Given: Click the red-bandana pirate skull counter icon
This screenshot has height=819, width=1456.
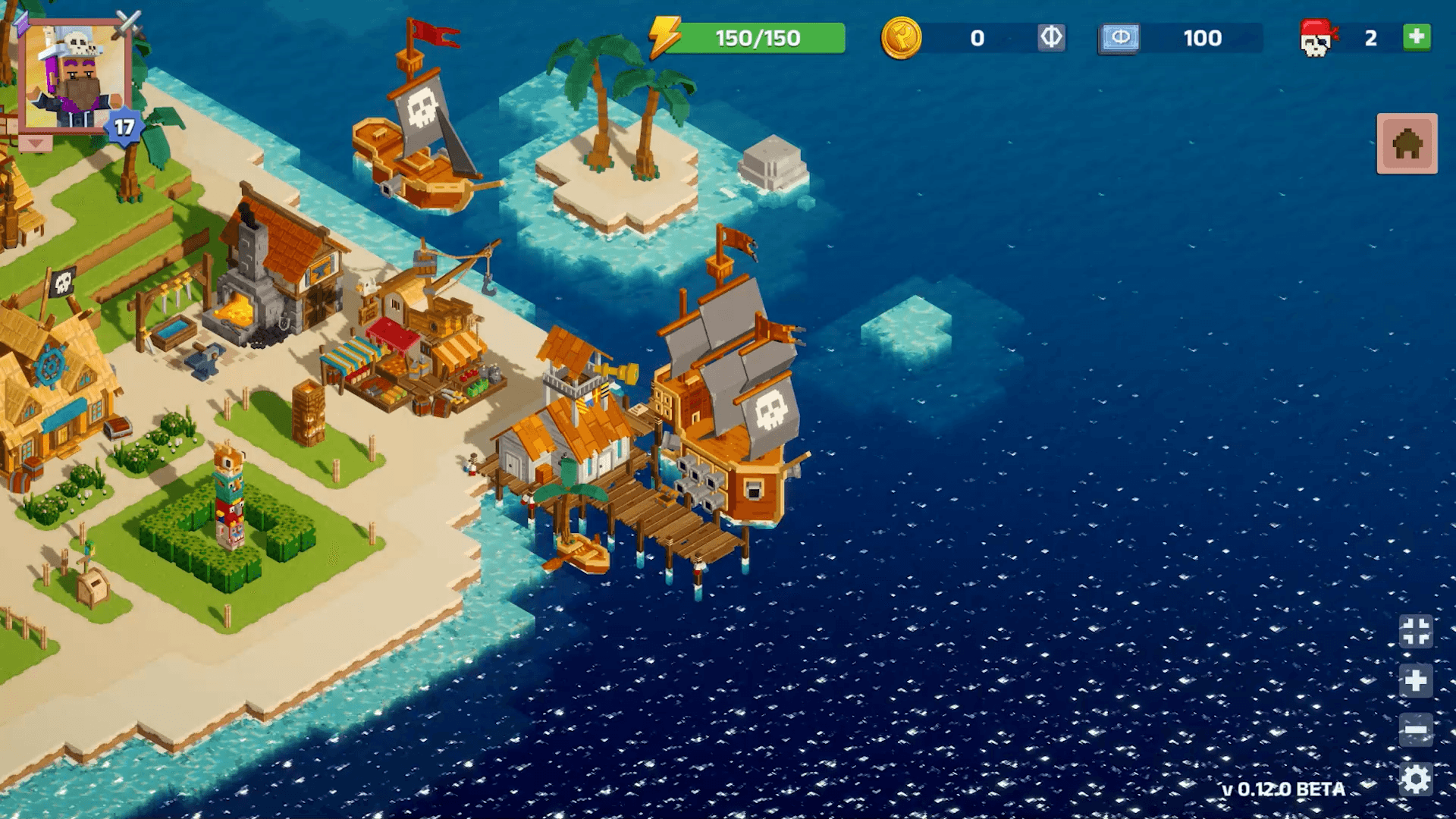Looking at the screenshot, I should click(x=1321, y=39).
